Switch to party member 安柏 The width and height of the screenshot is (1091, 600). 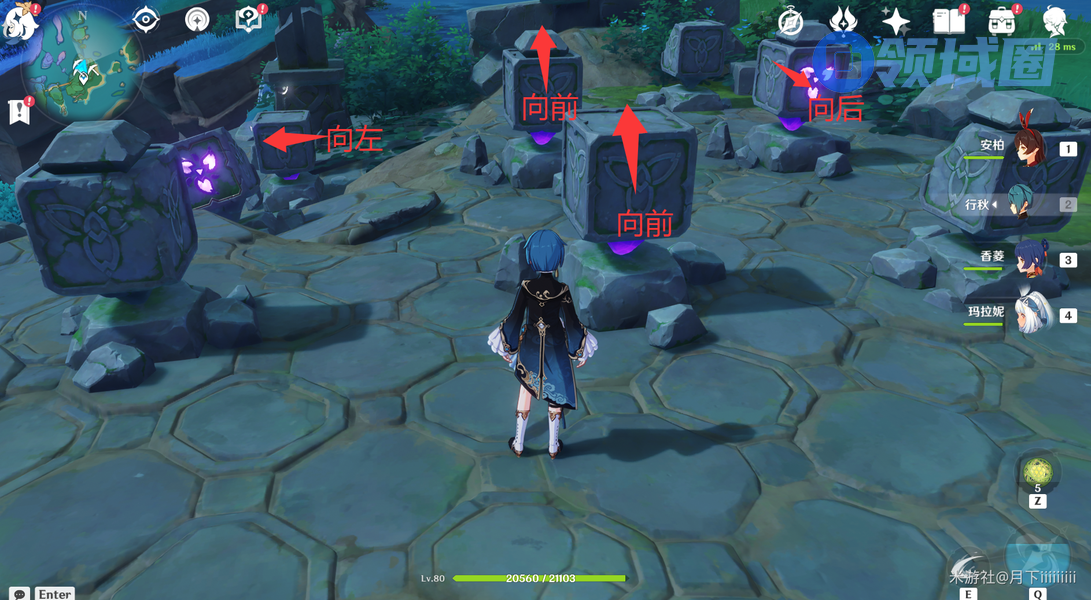[1028, 150]
